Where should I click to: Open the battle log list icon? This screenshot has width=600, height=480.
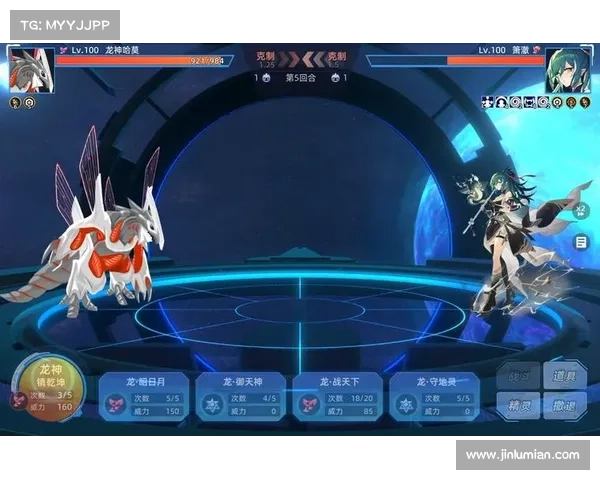[x=581, y=242]
